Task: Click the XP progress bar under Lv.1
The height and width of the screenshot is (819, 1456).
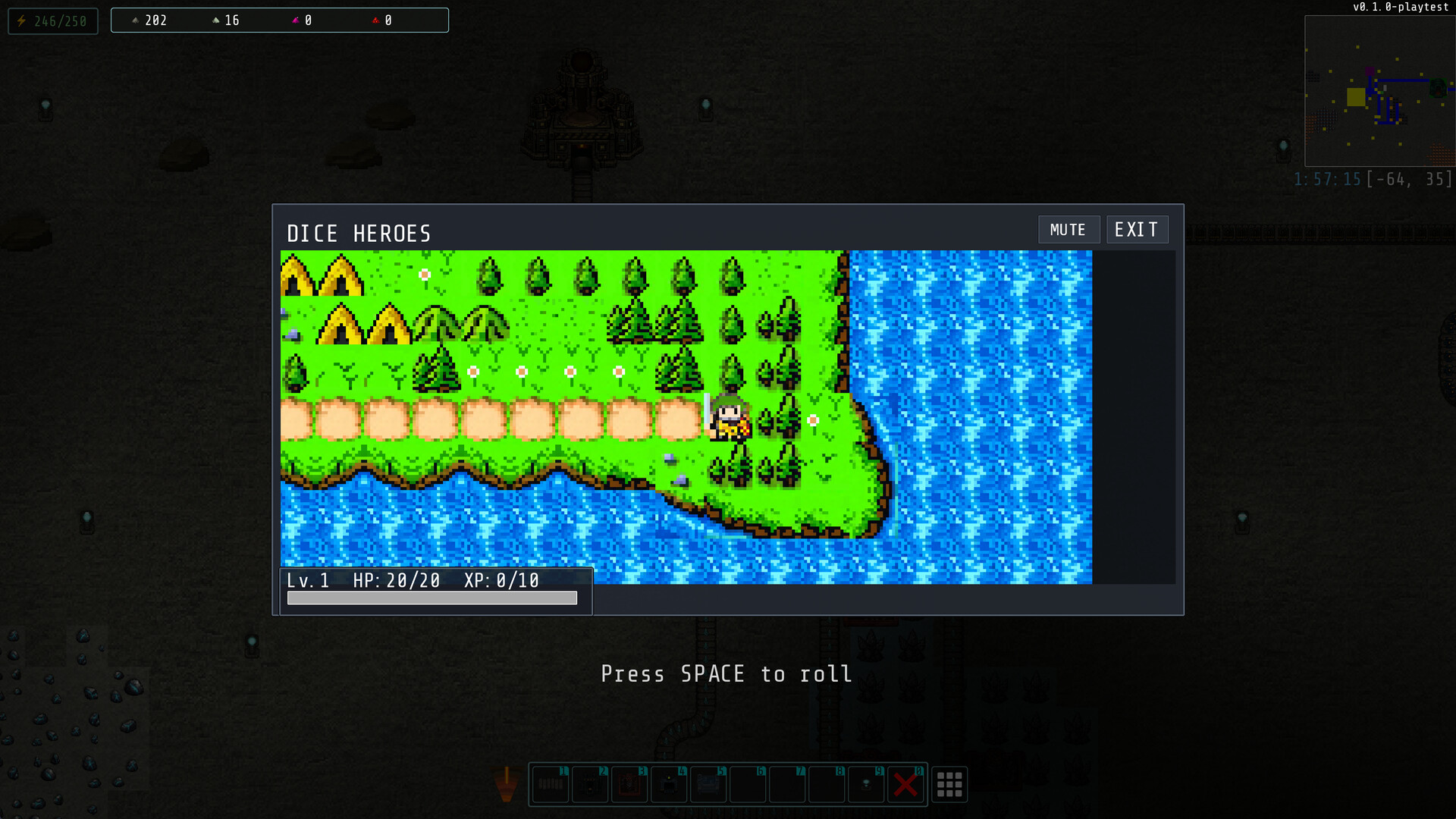Action: [x=431, y=598]
